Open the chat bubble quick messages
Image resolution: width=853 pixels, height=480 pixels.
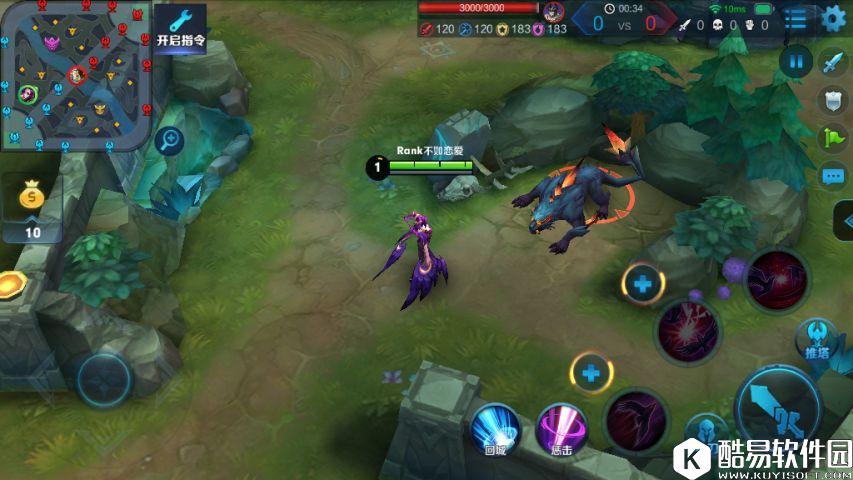coord(833,176)
